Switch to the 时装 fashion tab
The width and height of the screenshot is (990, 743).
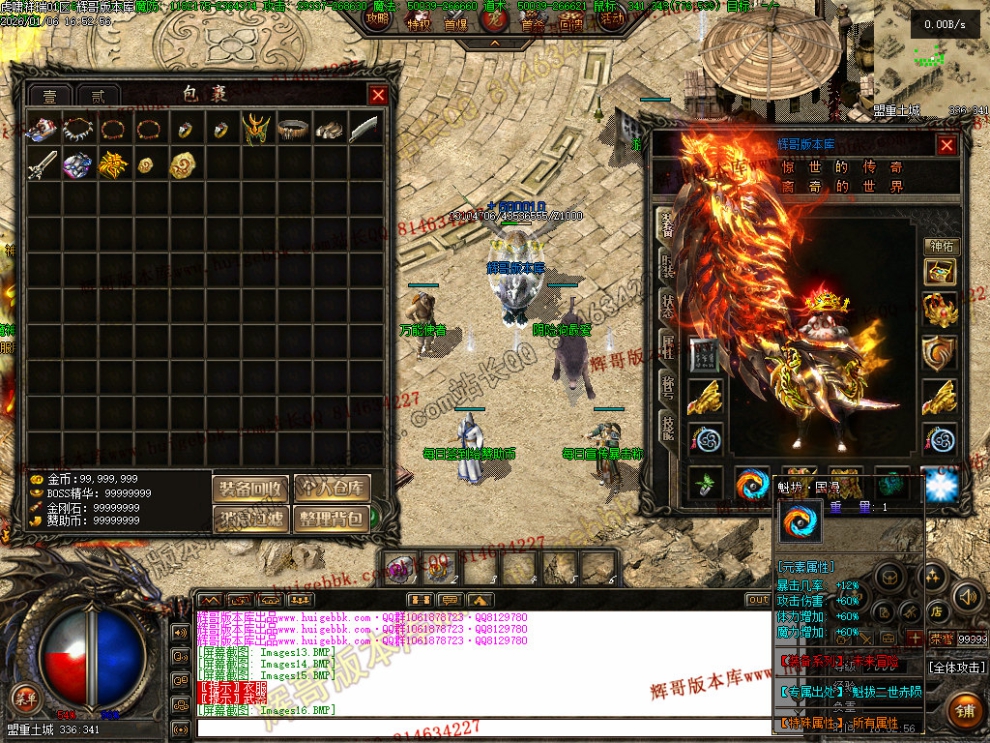(667, 264)
